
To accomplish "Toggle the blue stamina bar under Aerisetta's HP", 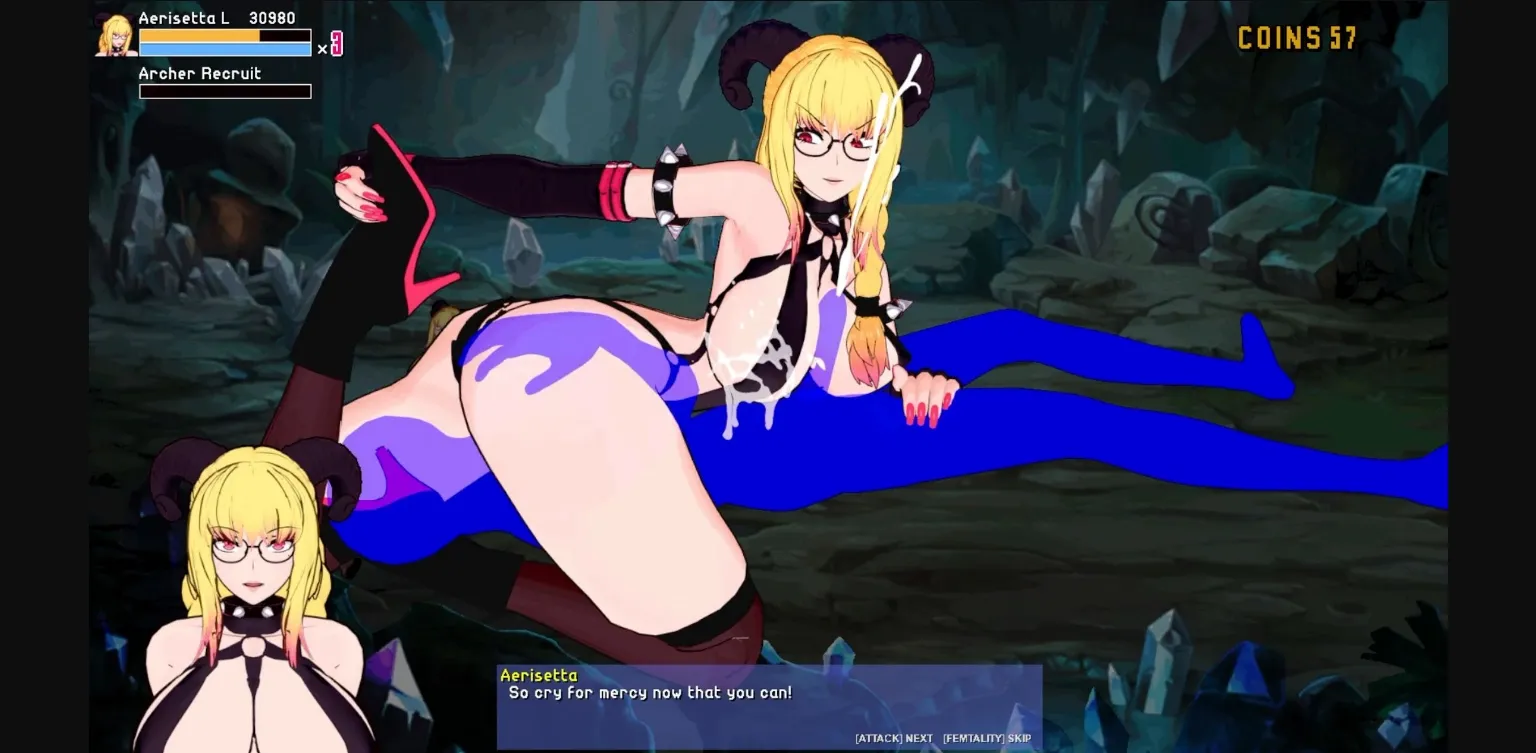I will point(225,50).
